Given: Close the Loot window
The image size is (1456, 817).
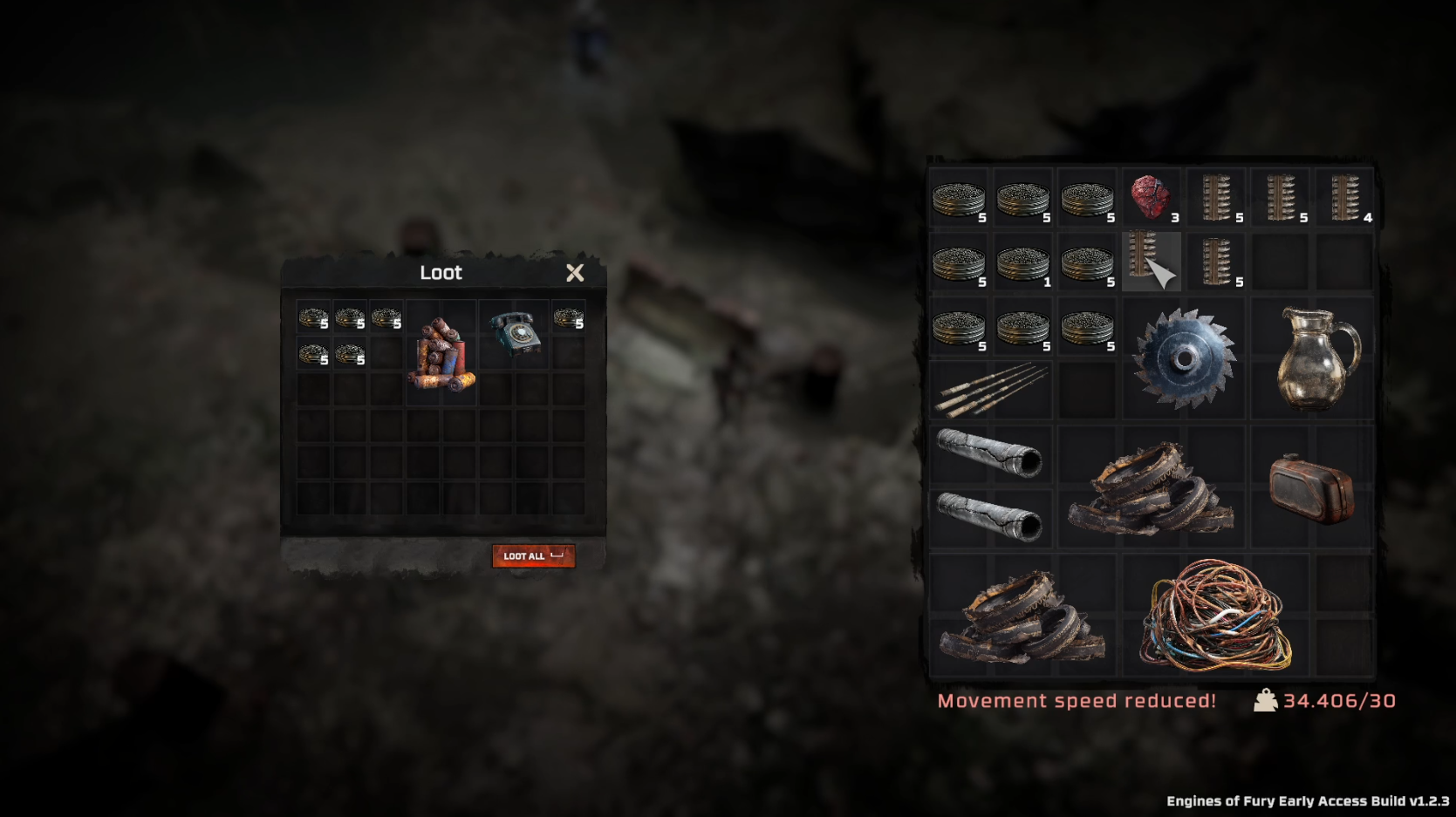Looking at the screenshot, I should coord(575,273).
